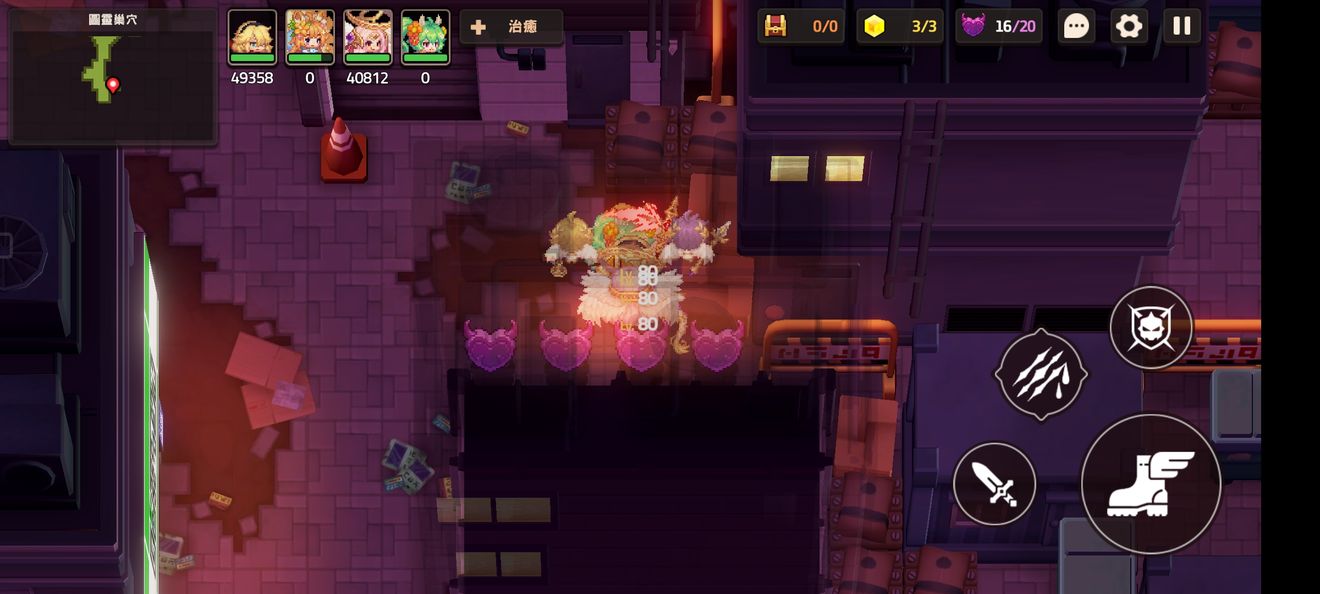Dash with the winged boot button
Viewport: 1320px width, 594px height.
[1151, 484]
